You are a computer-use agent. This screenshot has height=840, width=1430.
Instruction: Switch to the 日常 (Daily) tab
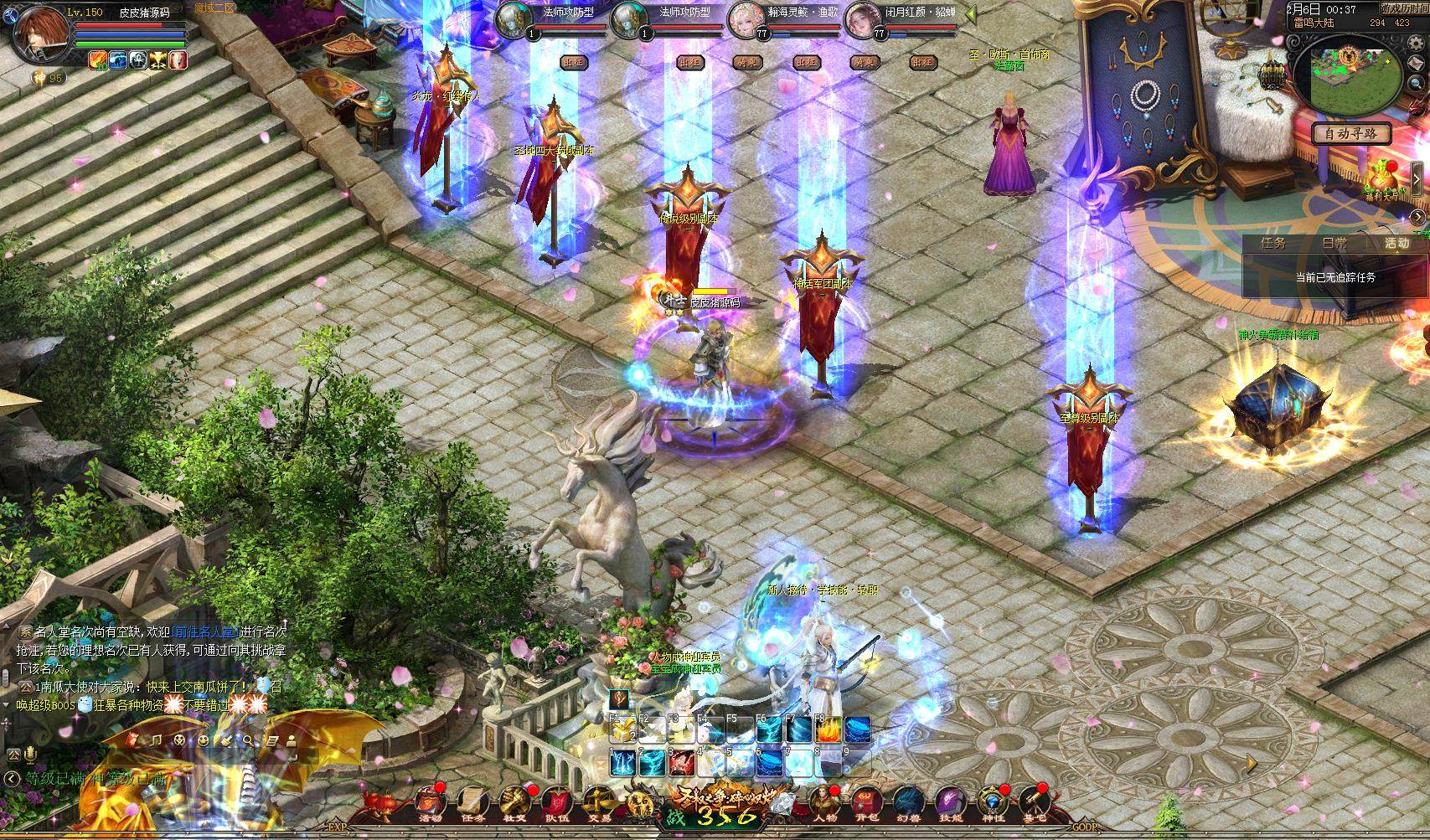click(x=1334, y=244)
